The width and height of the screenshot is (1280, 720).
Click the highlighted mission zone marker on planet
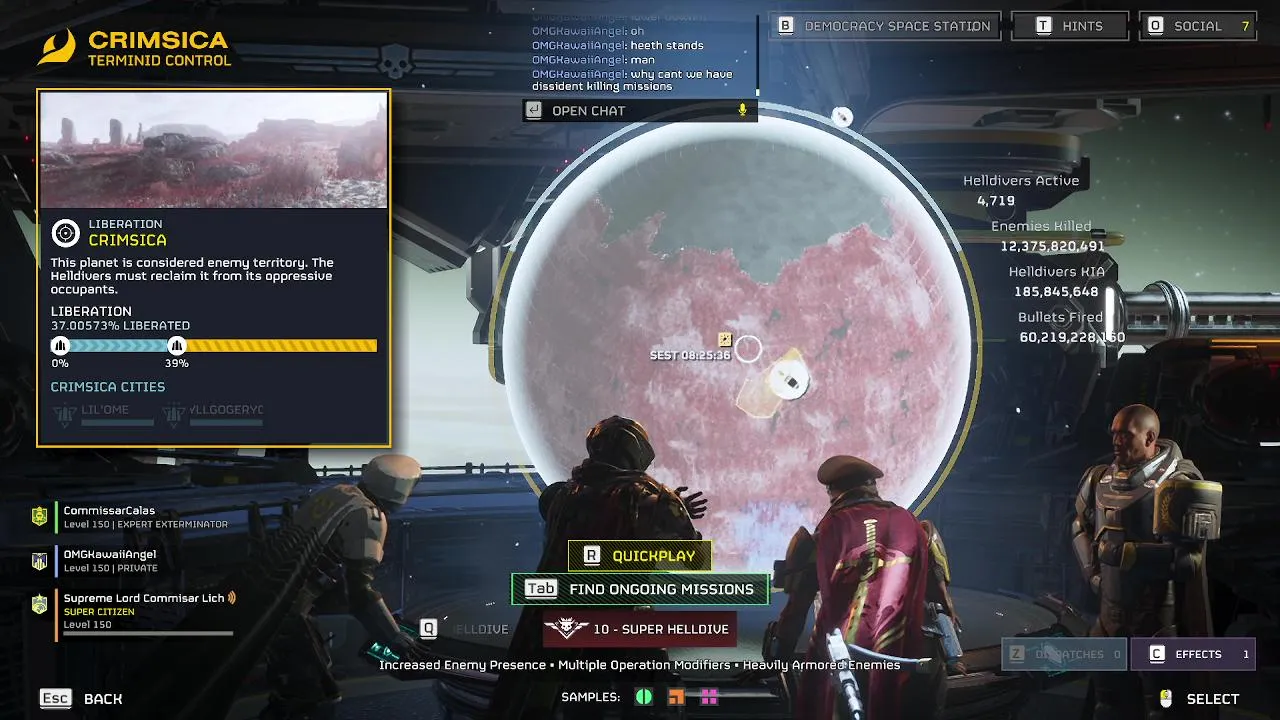(x=790, y=382)
